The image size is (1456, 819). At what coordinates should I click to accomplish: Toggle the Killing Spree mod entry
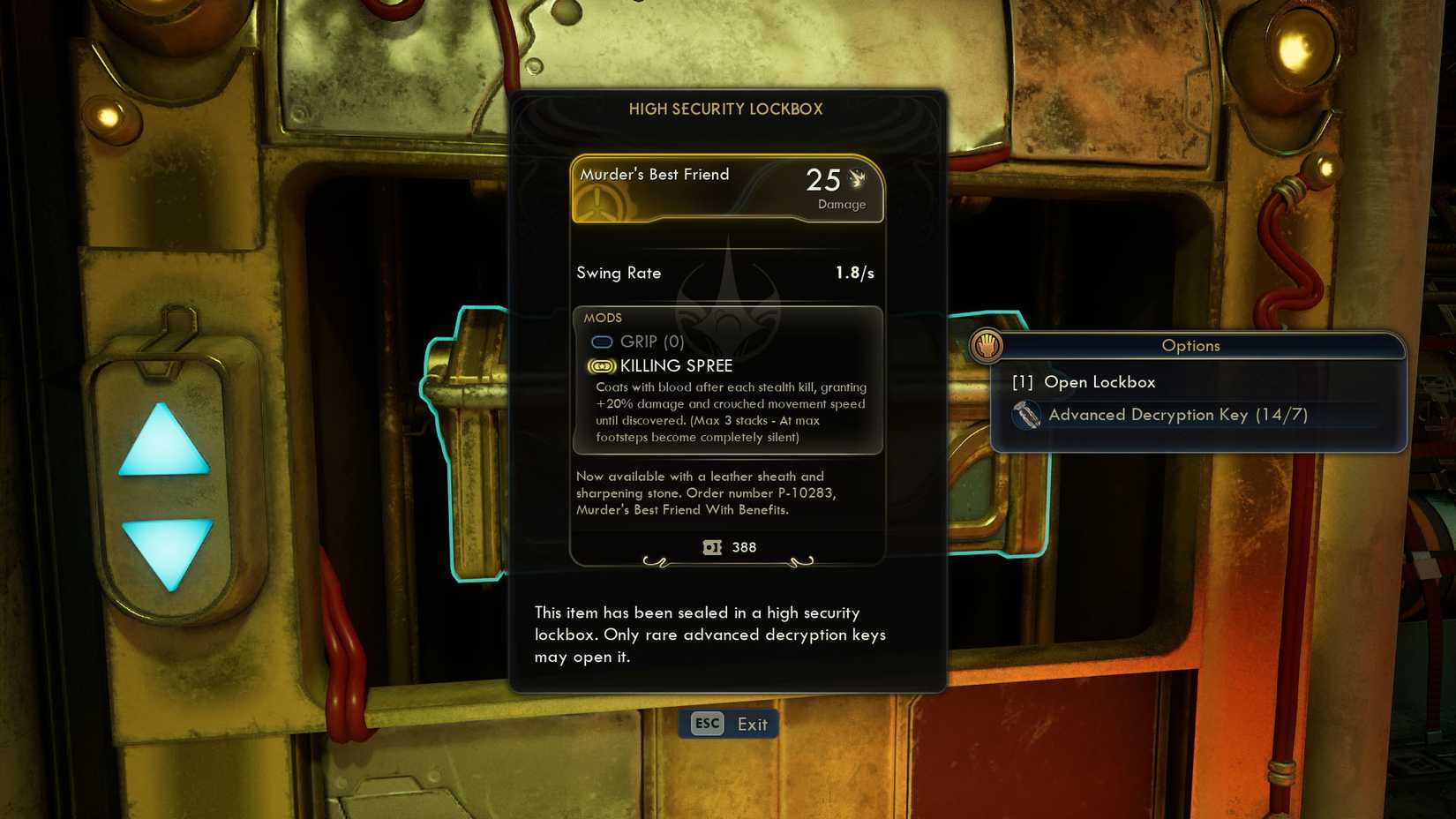(675, 365)
